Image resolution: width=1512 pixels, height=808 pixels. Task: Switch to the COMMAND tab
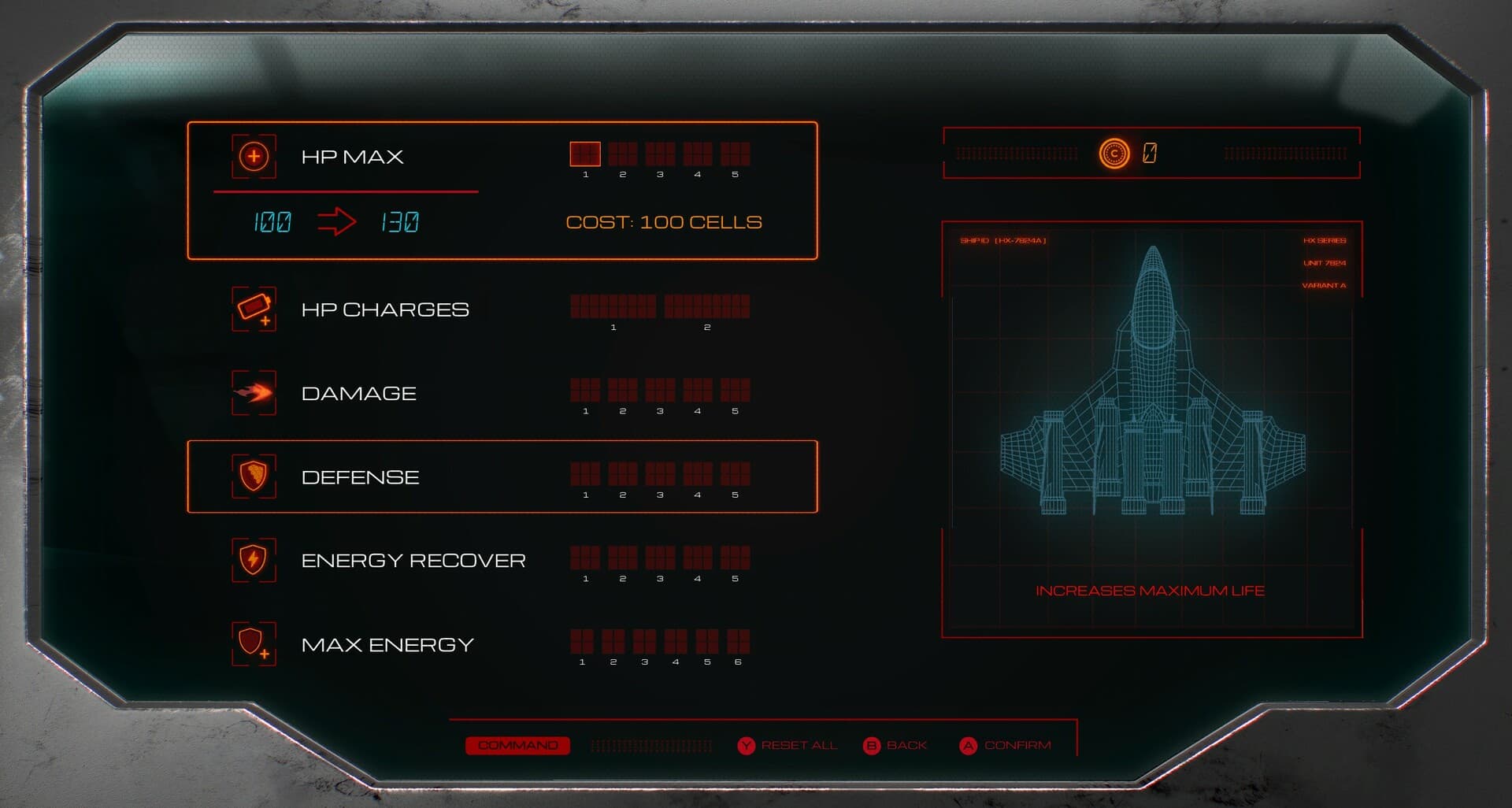tap(517, 744)
